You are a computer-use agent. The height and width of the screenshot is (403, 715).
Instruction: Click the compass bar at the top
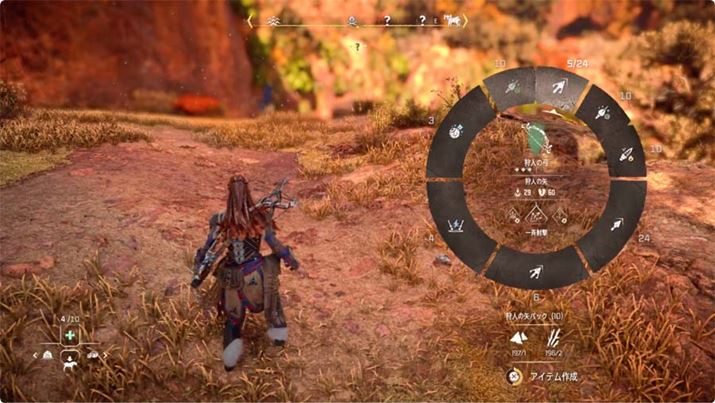point(357,20)
